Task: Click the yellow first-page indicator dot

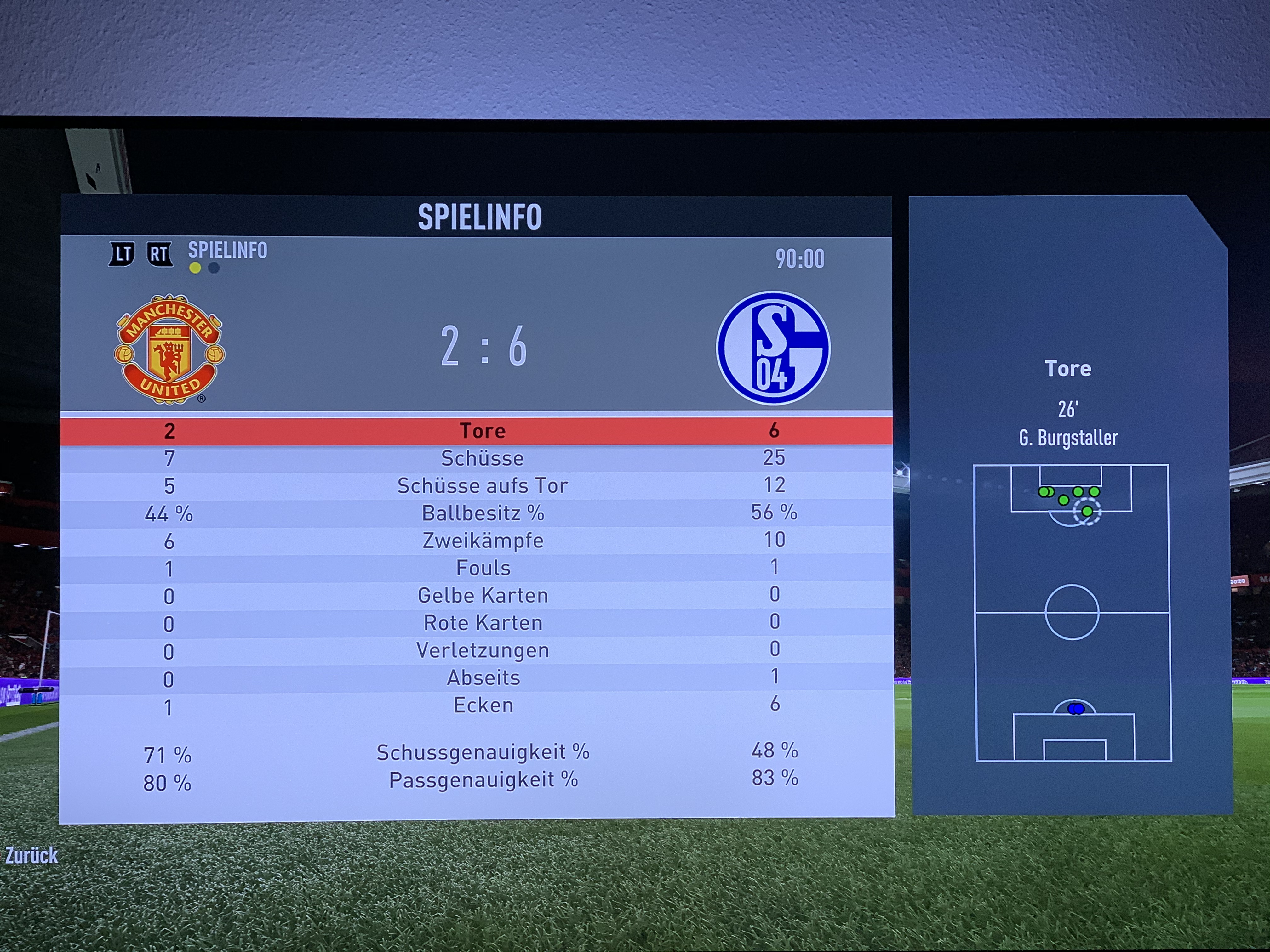Action: click(195, 268)
